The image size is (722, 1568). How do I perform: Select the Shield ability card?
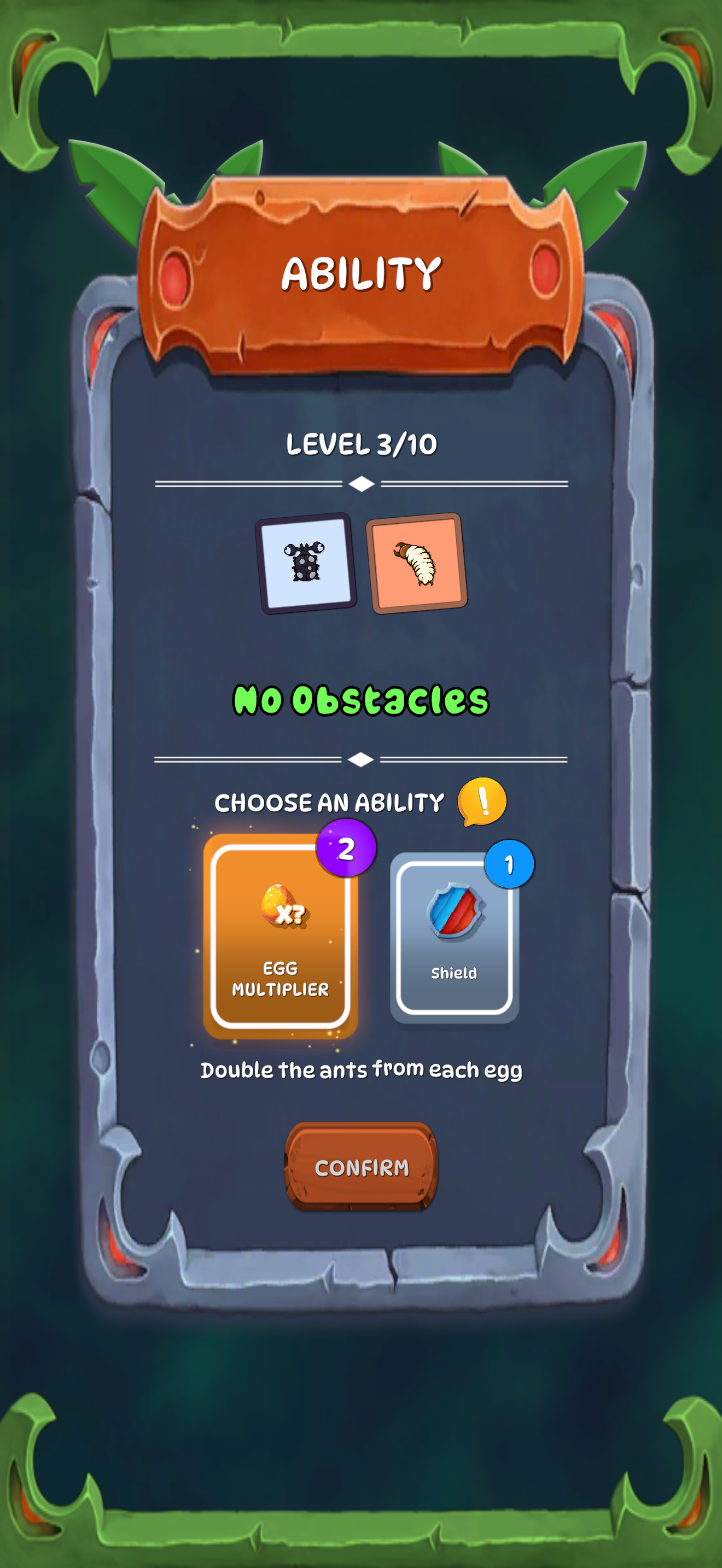454,938
